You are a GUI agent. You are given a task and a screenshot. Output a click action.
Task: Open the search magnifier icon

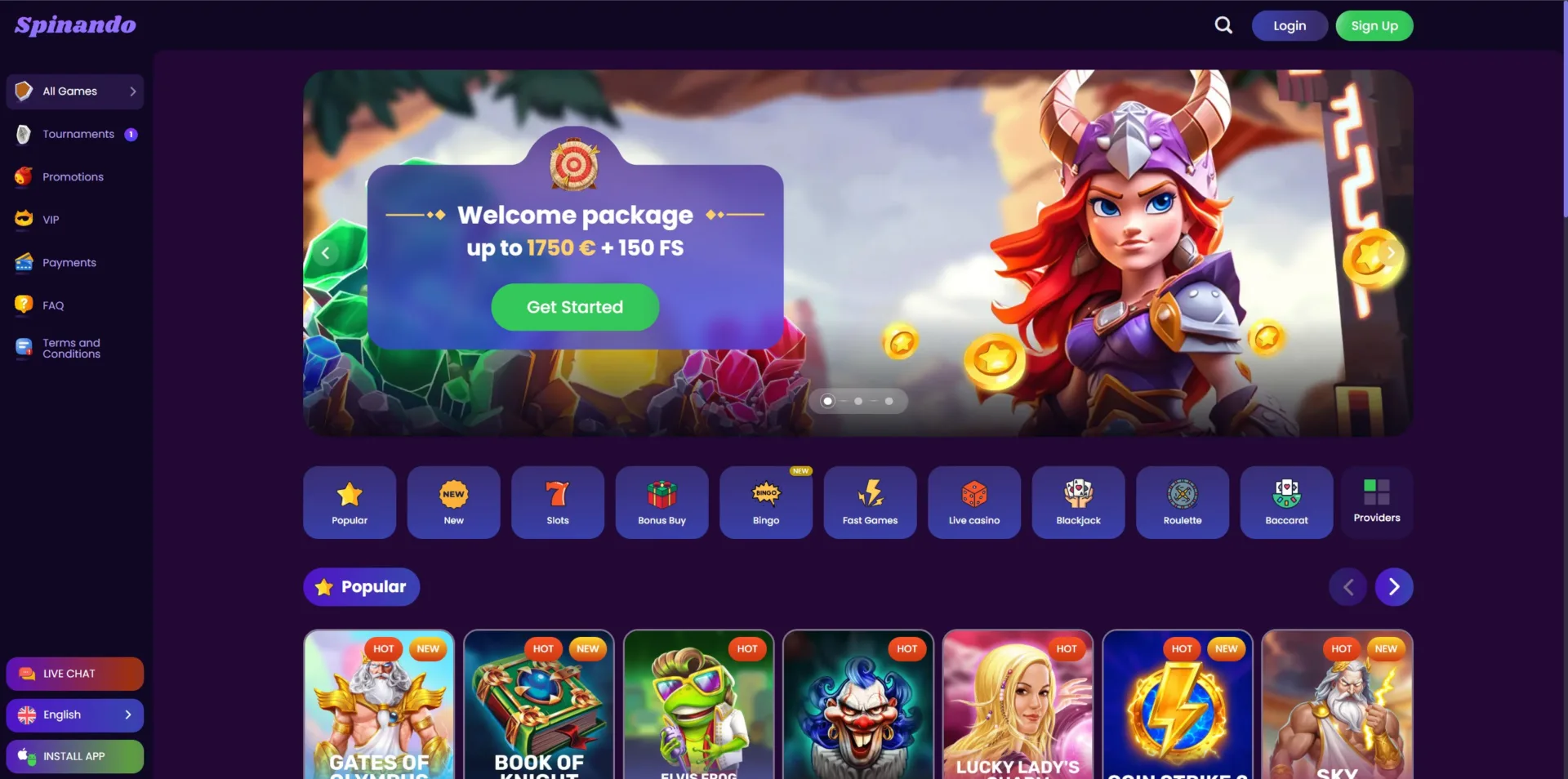[x=1223, y=25]
